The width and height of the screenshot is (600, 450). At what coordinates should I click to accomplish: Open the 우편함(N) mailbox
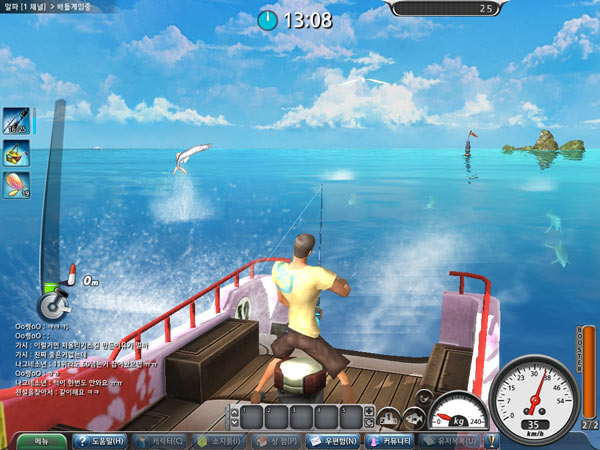point(335,440)
